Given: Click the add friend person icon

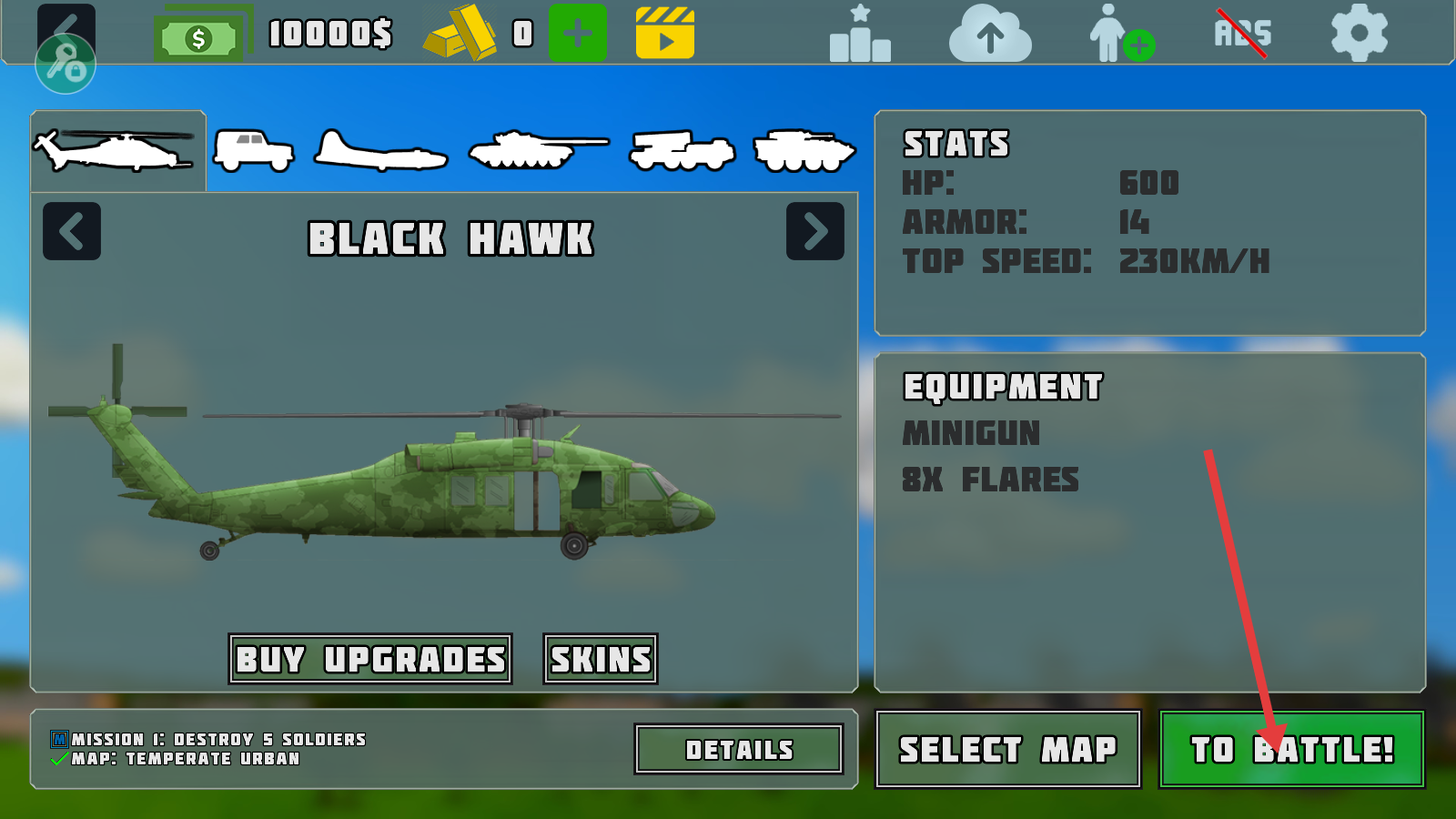Looking at the screenshot, I should pos(1121,35).
